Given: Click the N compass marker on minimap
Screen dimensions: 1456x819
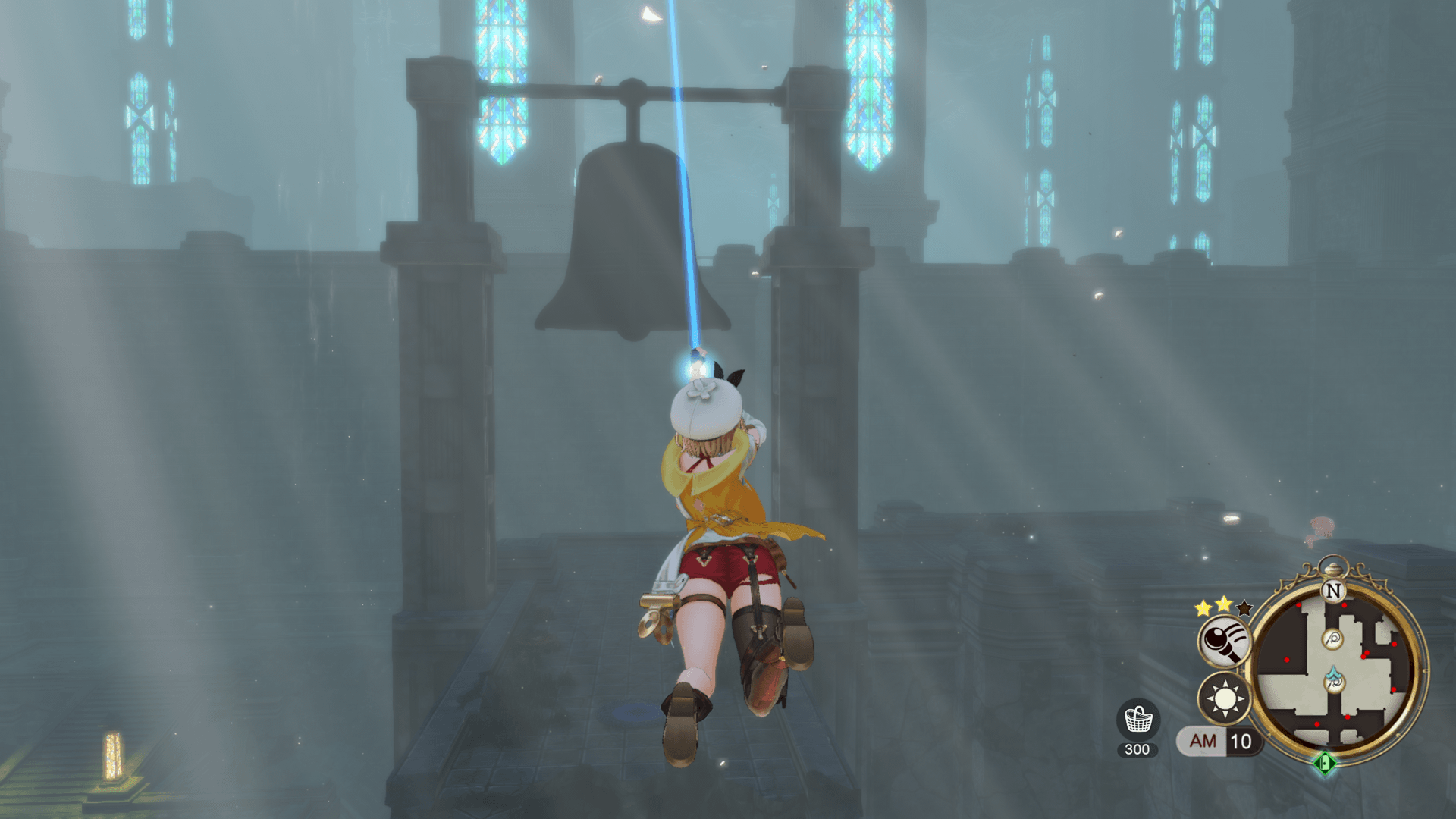Looking at the screenshot, I should 1333,590.
